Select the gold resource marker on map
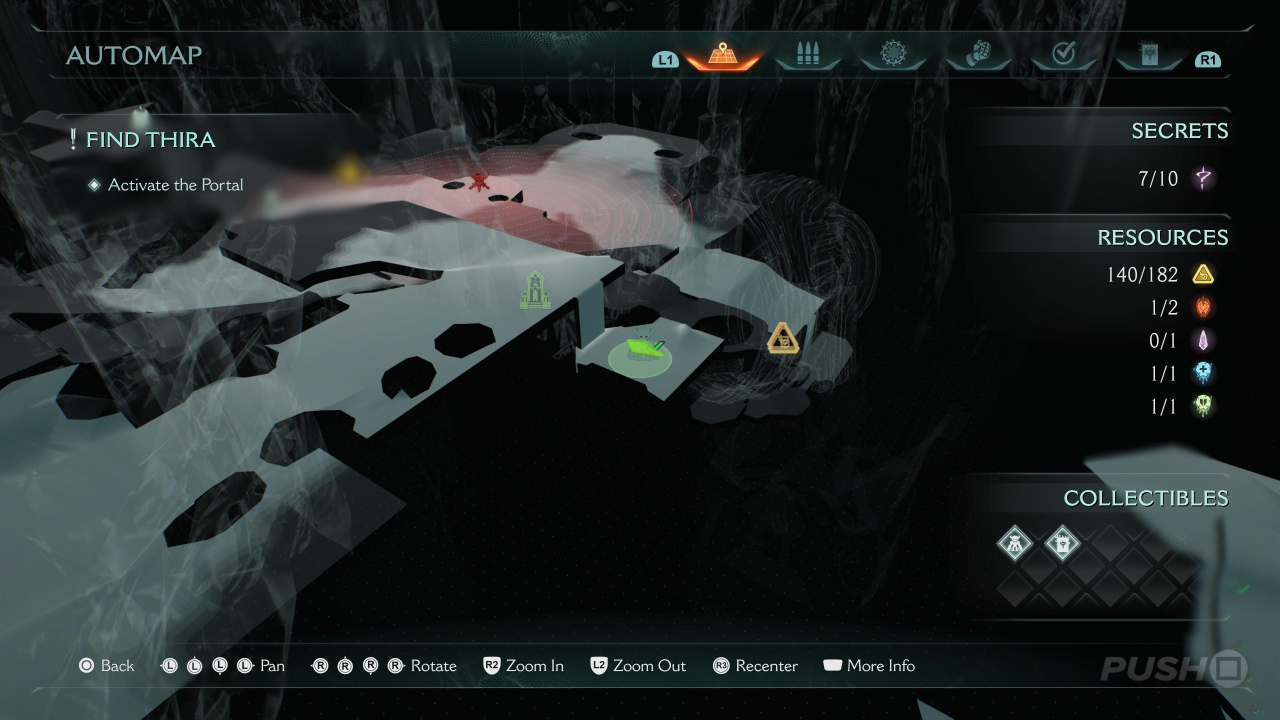The width and height of the screenshot is (1280, 720). click(783, 339)
